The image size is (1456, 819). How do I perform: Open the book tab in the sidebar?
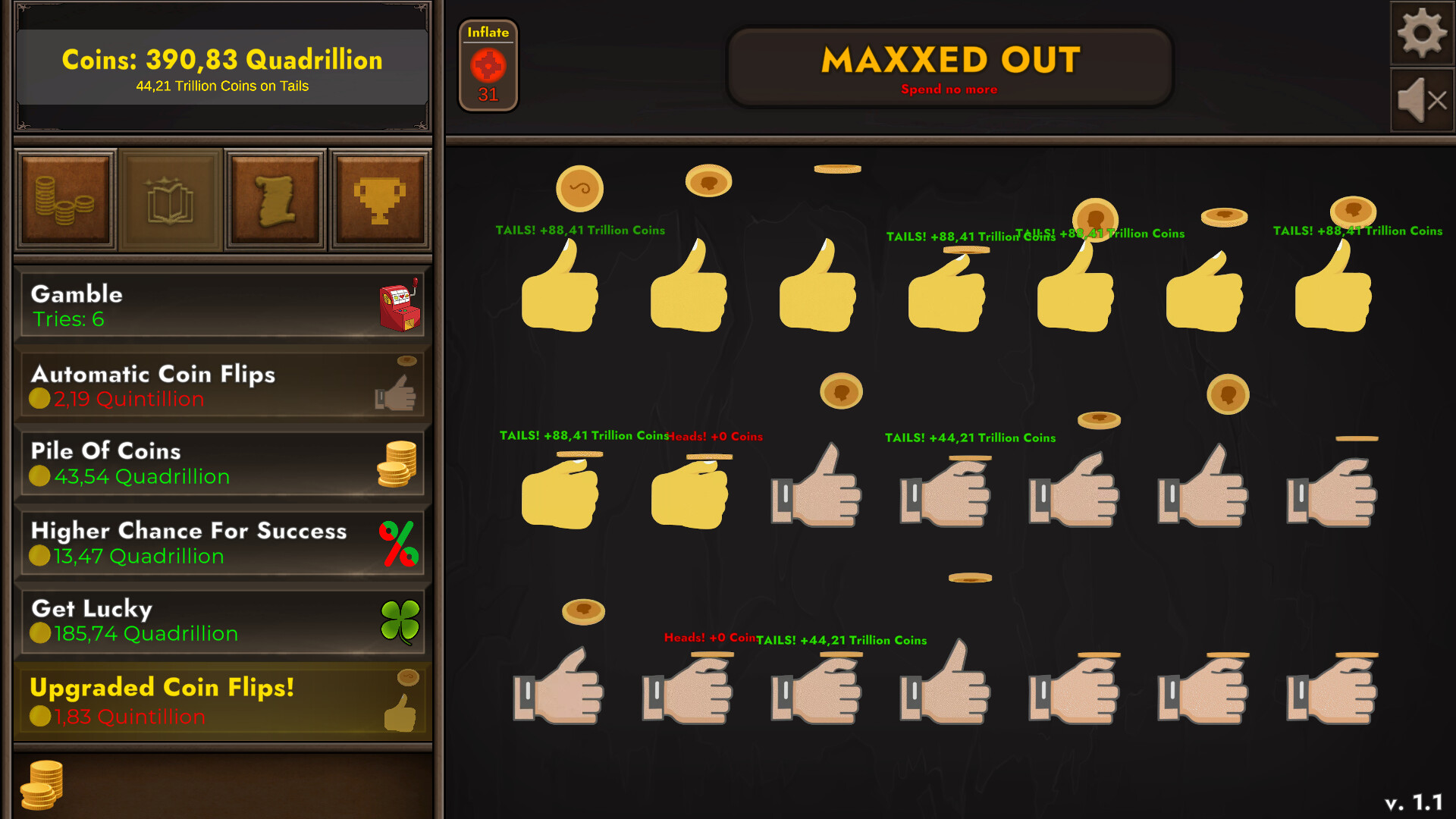171,199
